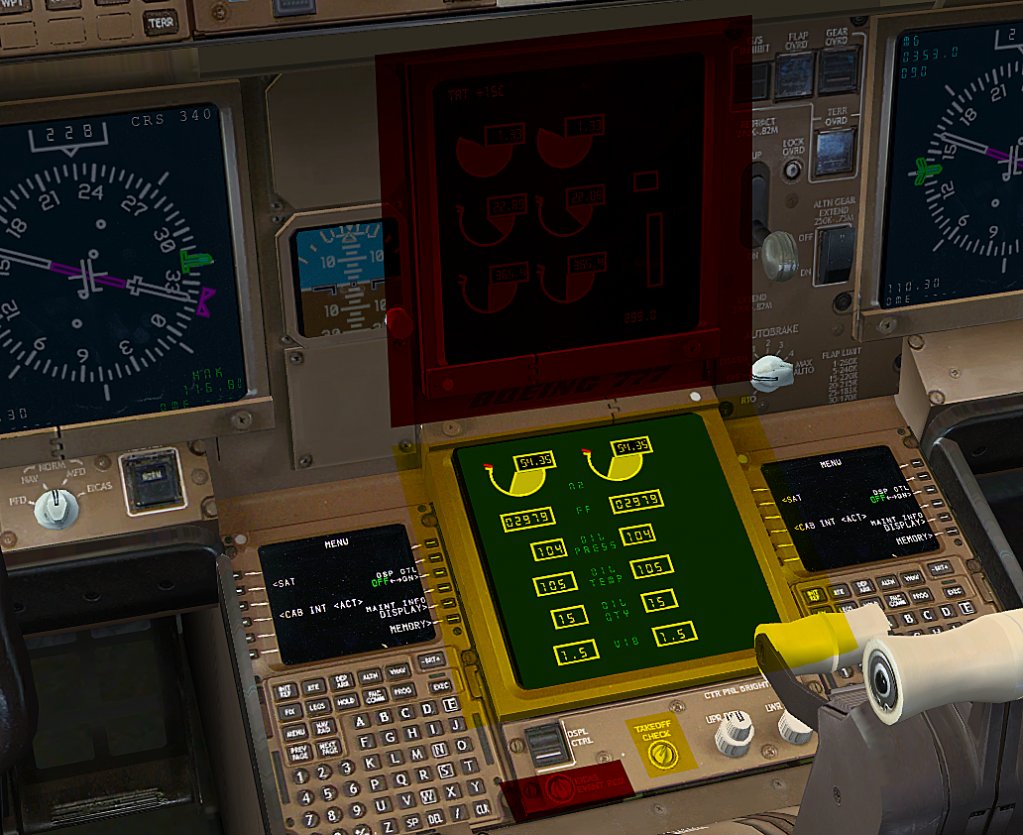Toggle the GEAR OVRD switch

coord(838,70)
